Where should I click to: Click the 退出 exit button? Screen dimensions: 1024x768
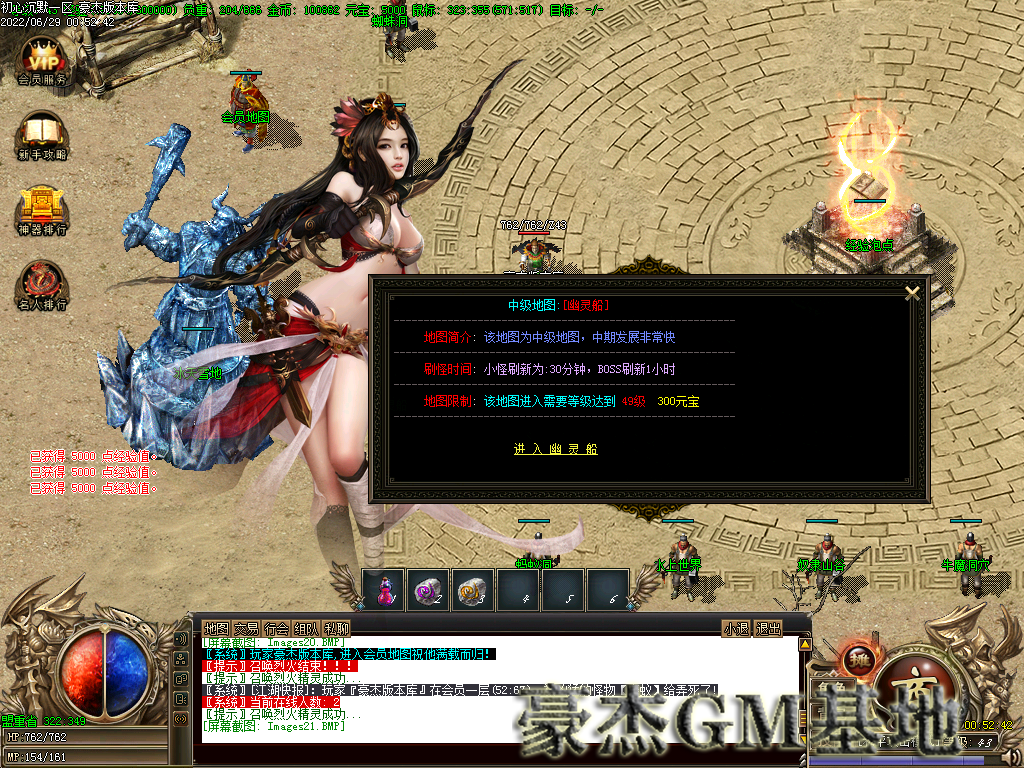tap(768, 628)
